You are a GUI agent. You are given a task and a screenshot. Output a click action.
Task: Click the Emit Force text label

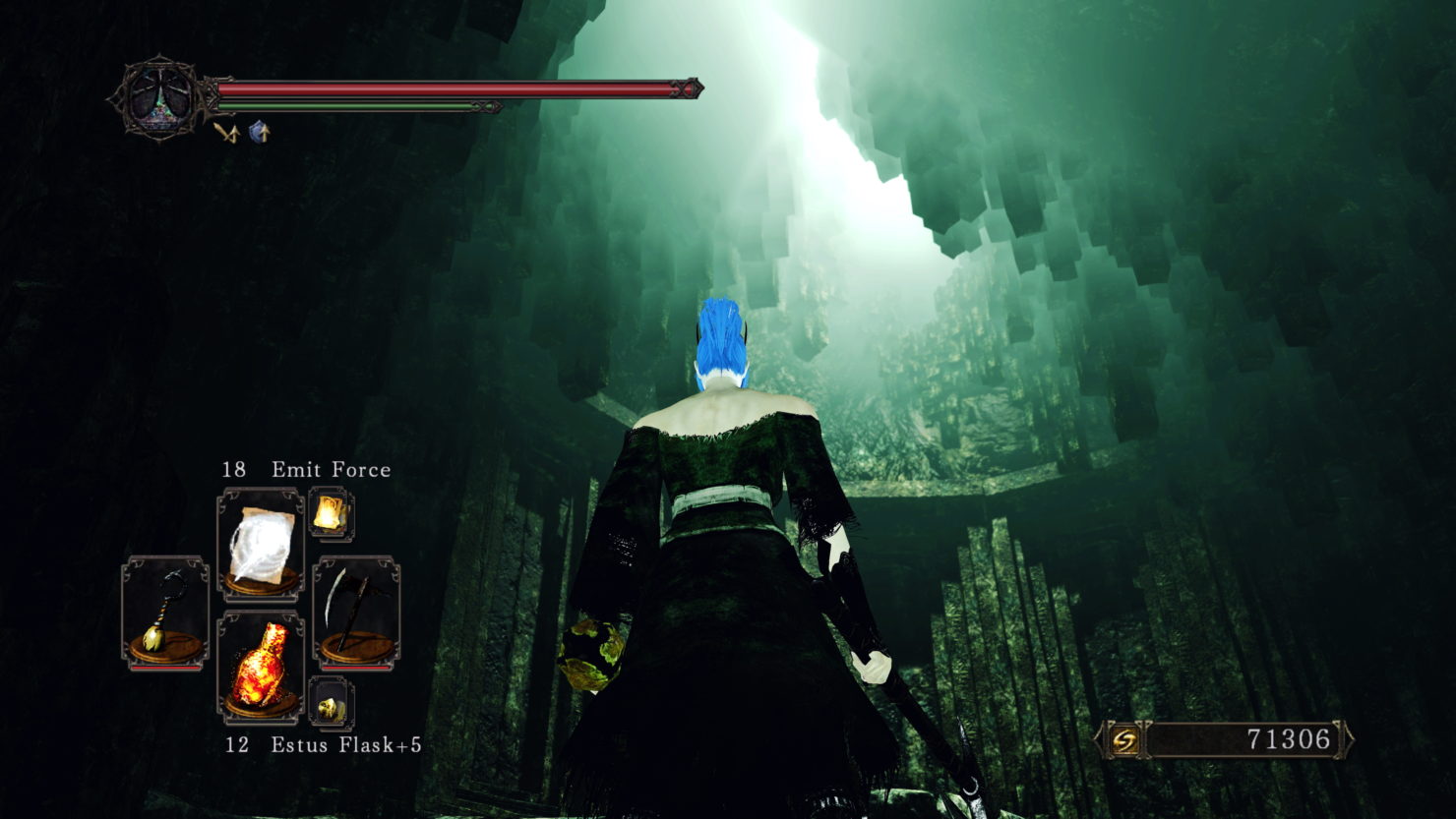pos(332,469)
